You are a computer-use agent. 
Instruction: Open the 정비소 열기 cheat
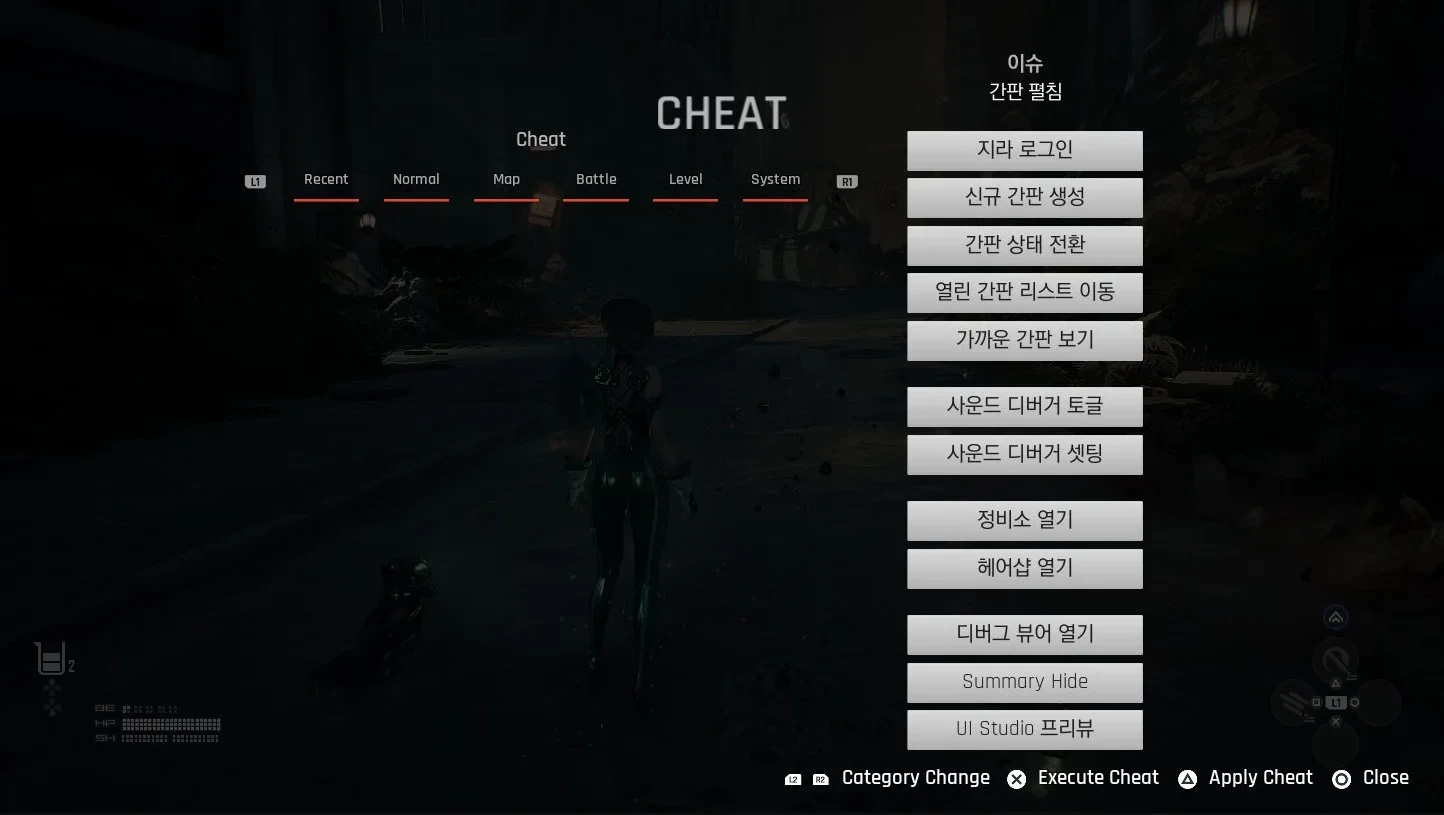click(1024, 520)
